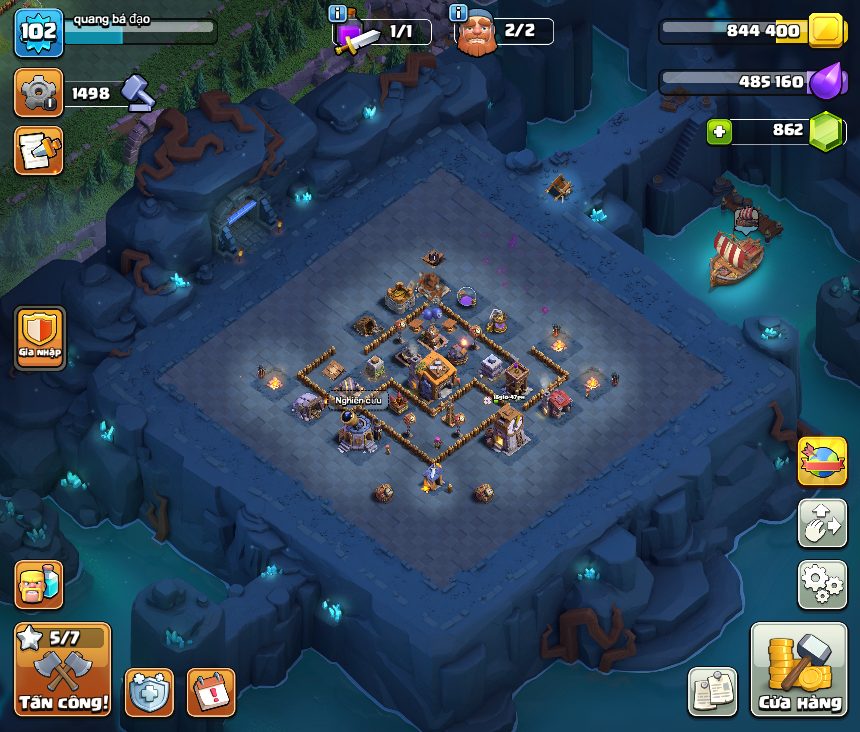This screenshot has height=732, width=860.
Task: Open the scroll and pencil notes icon
Action: coord(39,150)
